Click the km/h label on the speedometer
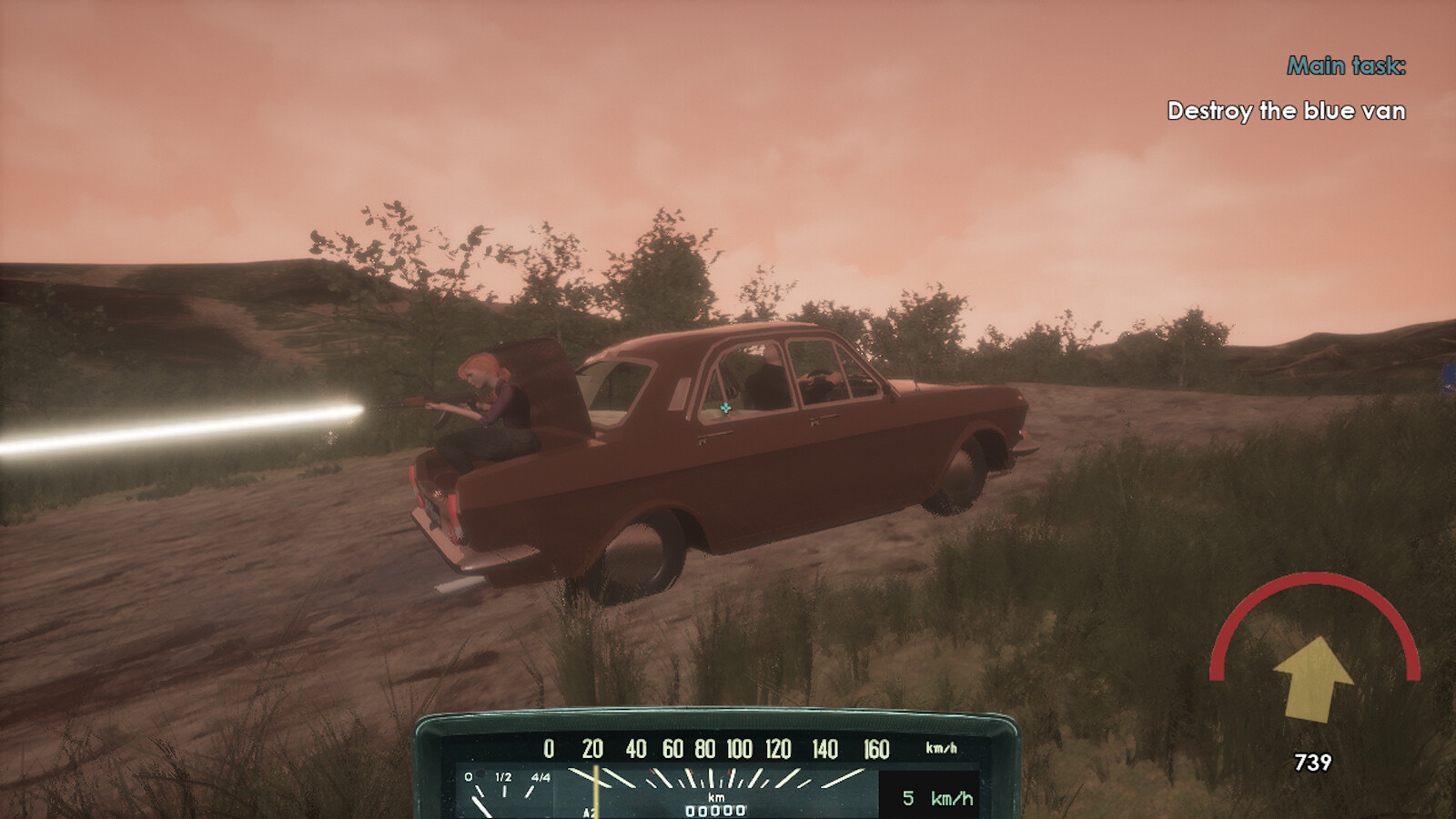The image size is (1456, 819). [x=940, y=748]
